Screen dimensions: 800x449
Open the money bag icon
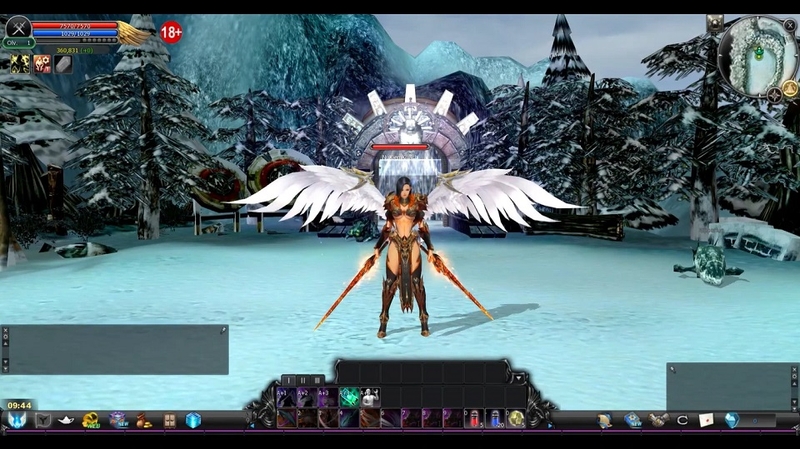click(144, 420)
